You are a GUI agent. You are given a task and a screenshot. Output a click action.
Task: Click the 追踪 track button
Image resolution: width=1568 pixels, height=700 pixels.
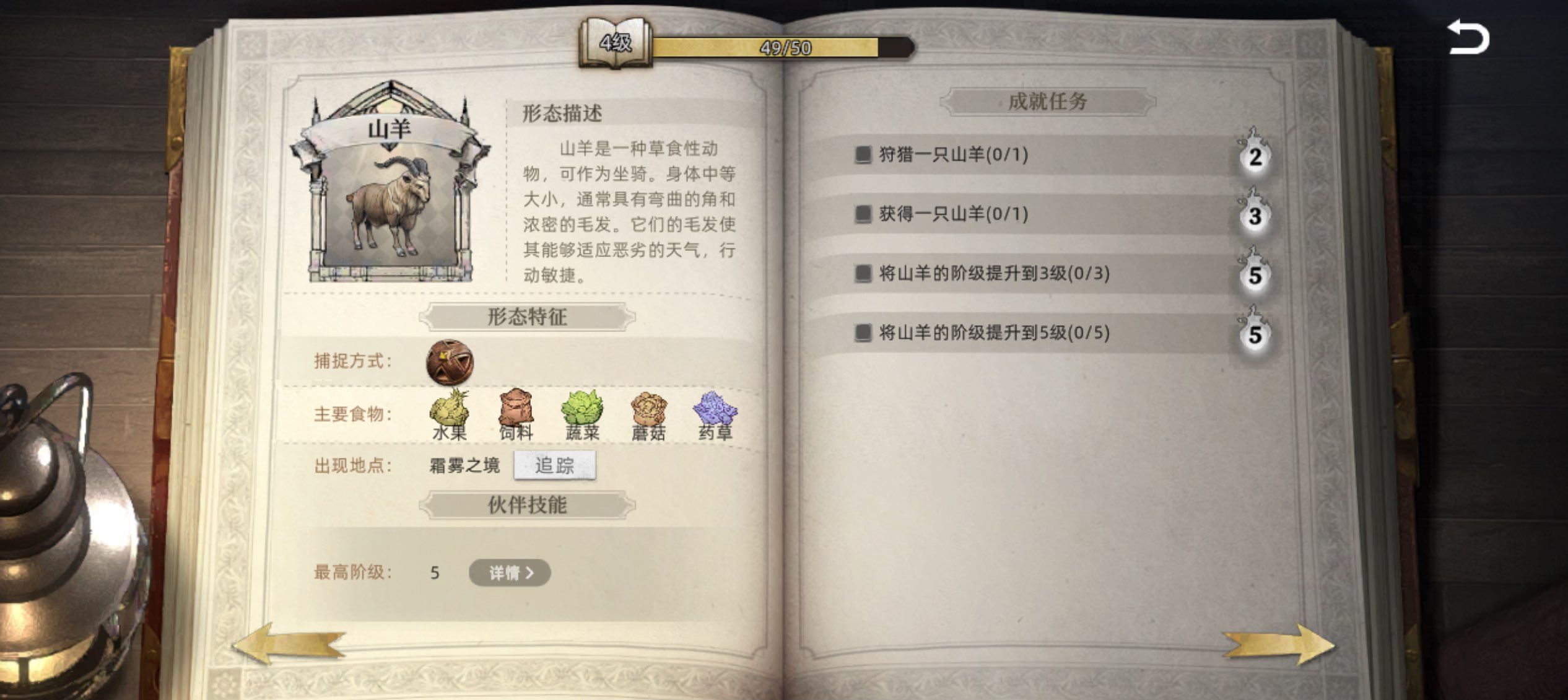tap(555, 466)
